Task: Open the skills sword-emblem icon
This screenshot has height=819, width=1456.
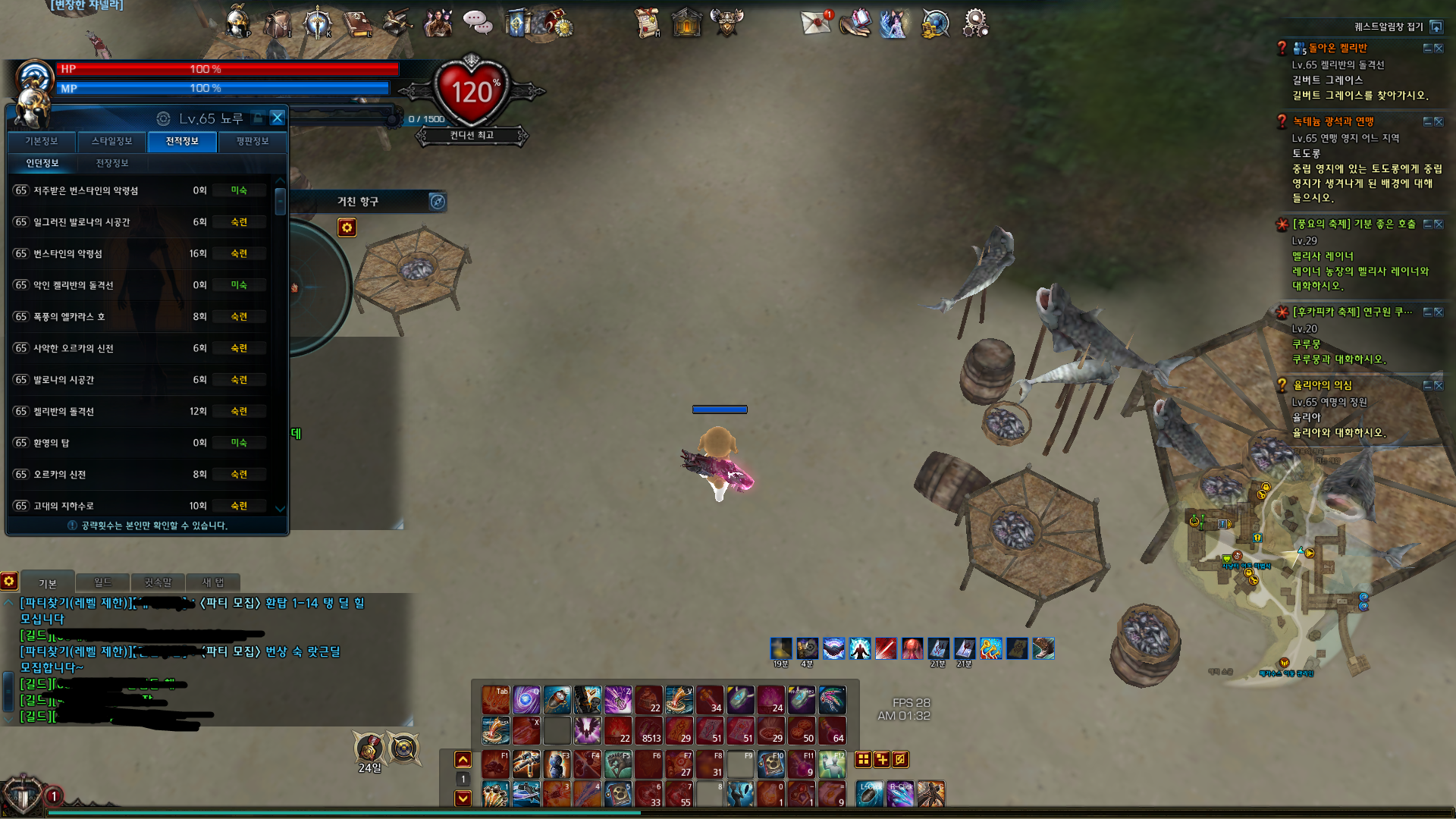Action: click(317, 23)
